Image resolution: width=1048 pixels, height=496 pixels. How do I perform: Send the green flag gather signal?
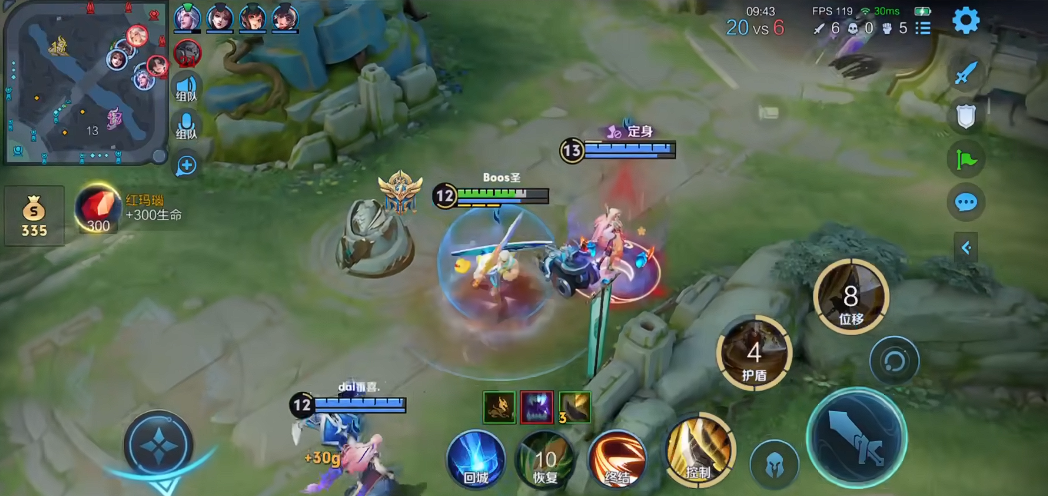click(x=965, y=159)
